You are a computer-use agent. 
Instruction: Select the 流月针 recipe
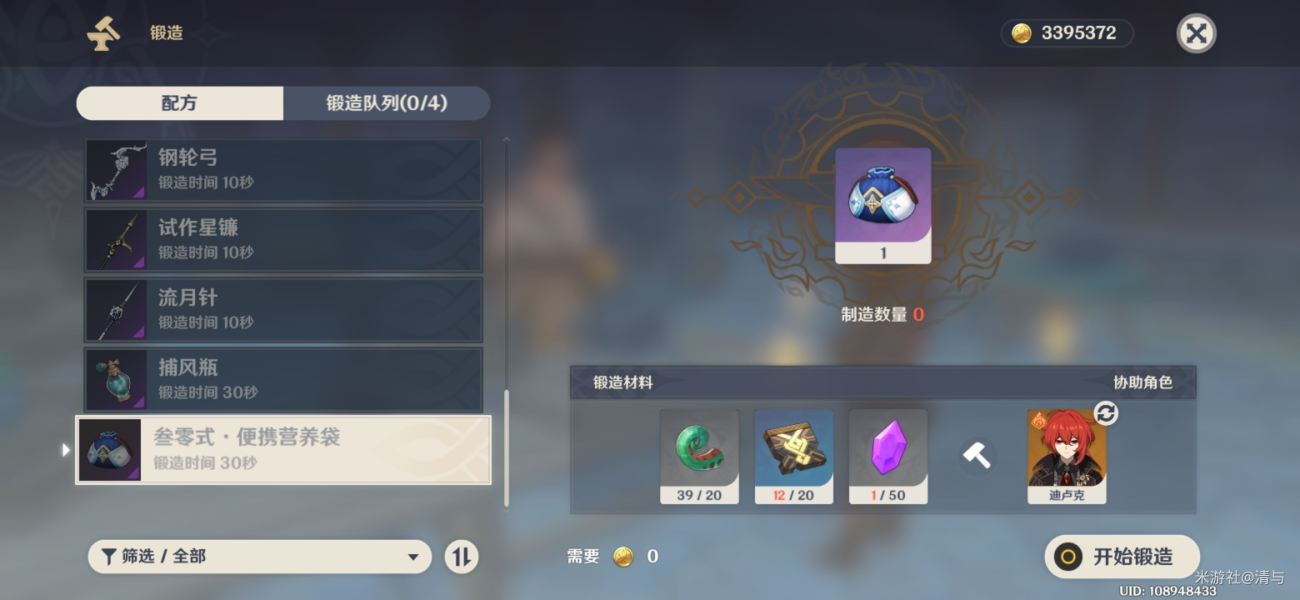[283, 310]
